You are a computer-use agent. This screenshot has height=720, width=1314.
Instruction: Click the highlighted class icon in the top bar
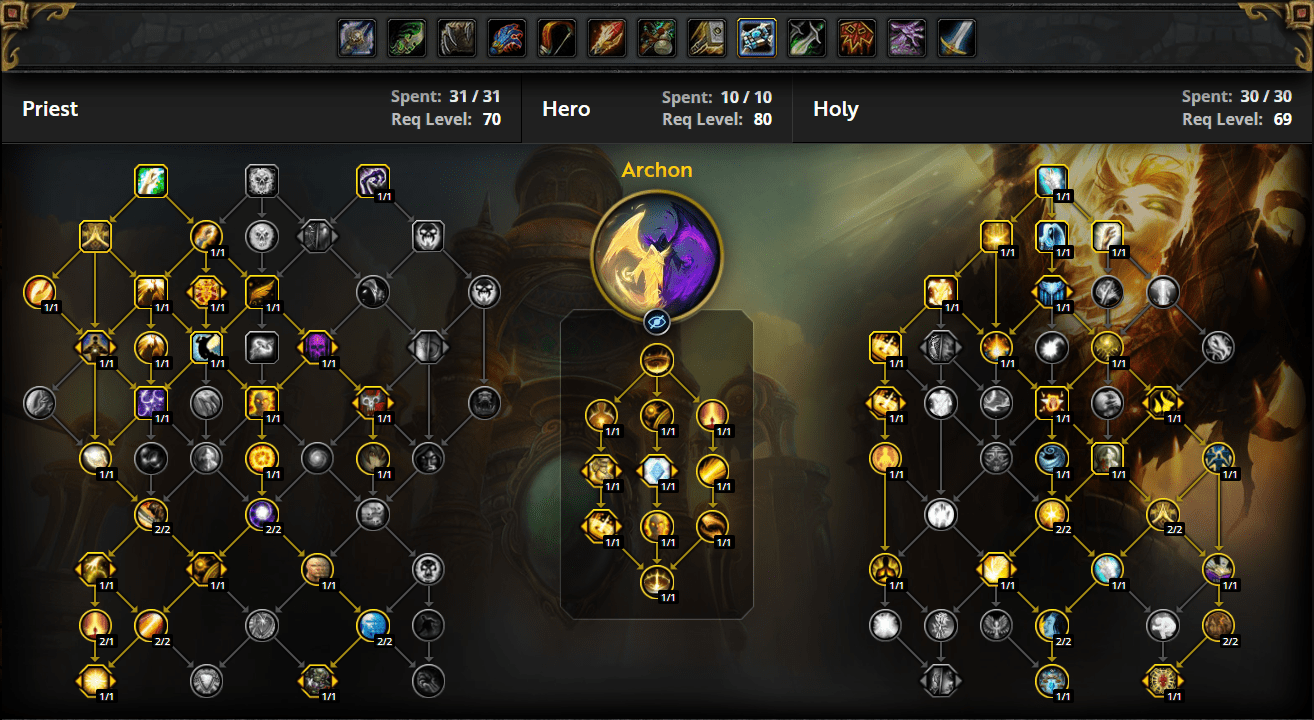click(x=756, y=37)
